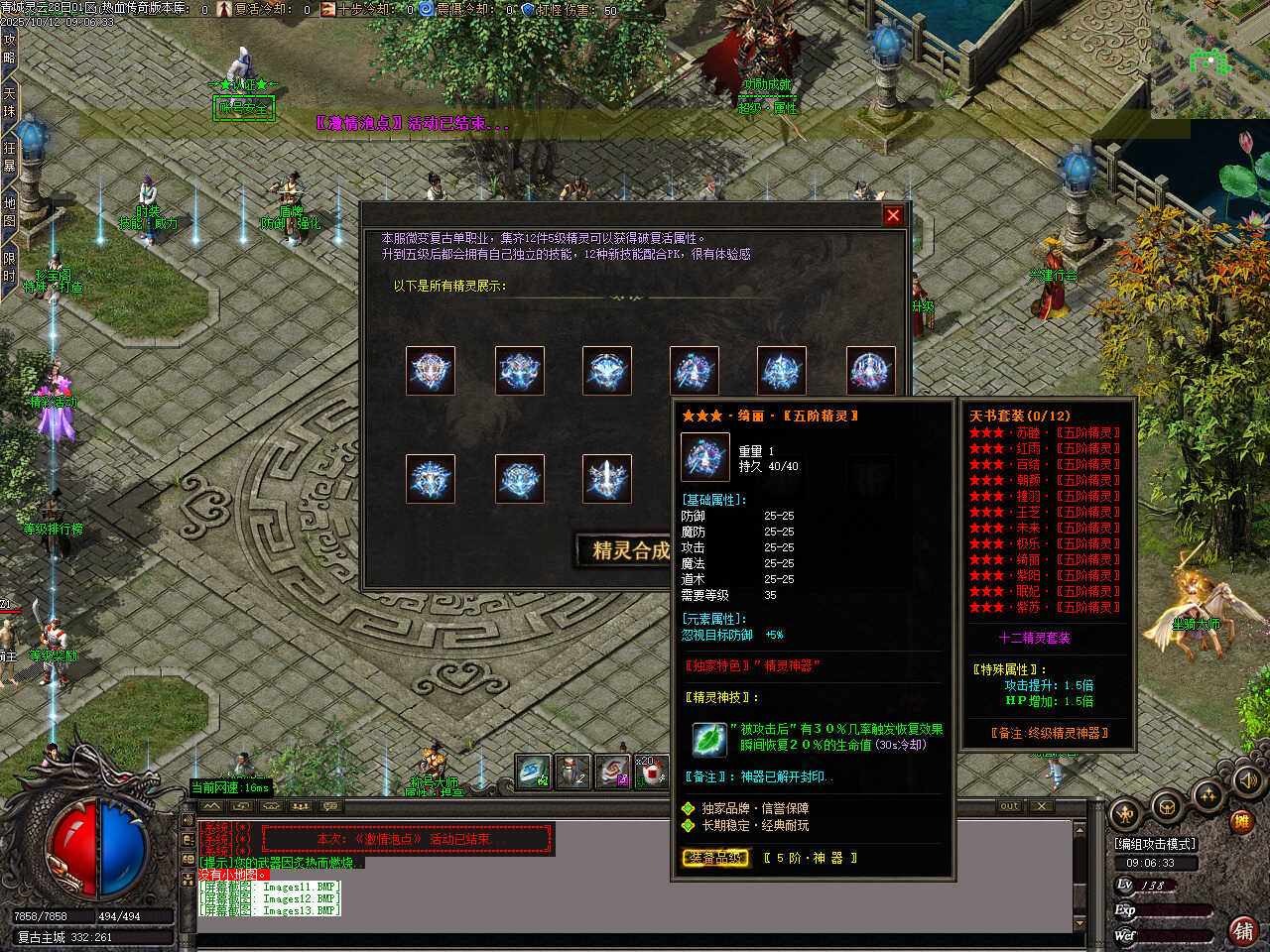Select the blue swirl hotbar item
This screenshot has height=952, width=1270.
pyautogui.click(x=532, y=772)
